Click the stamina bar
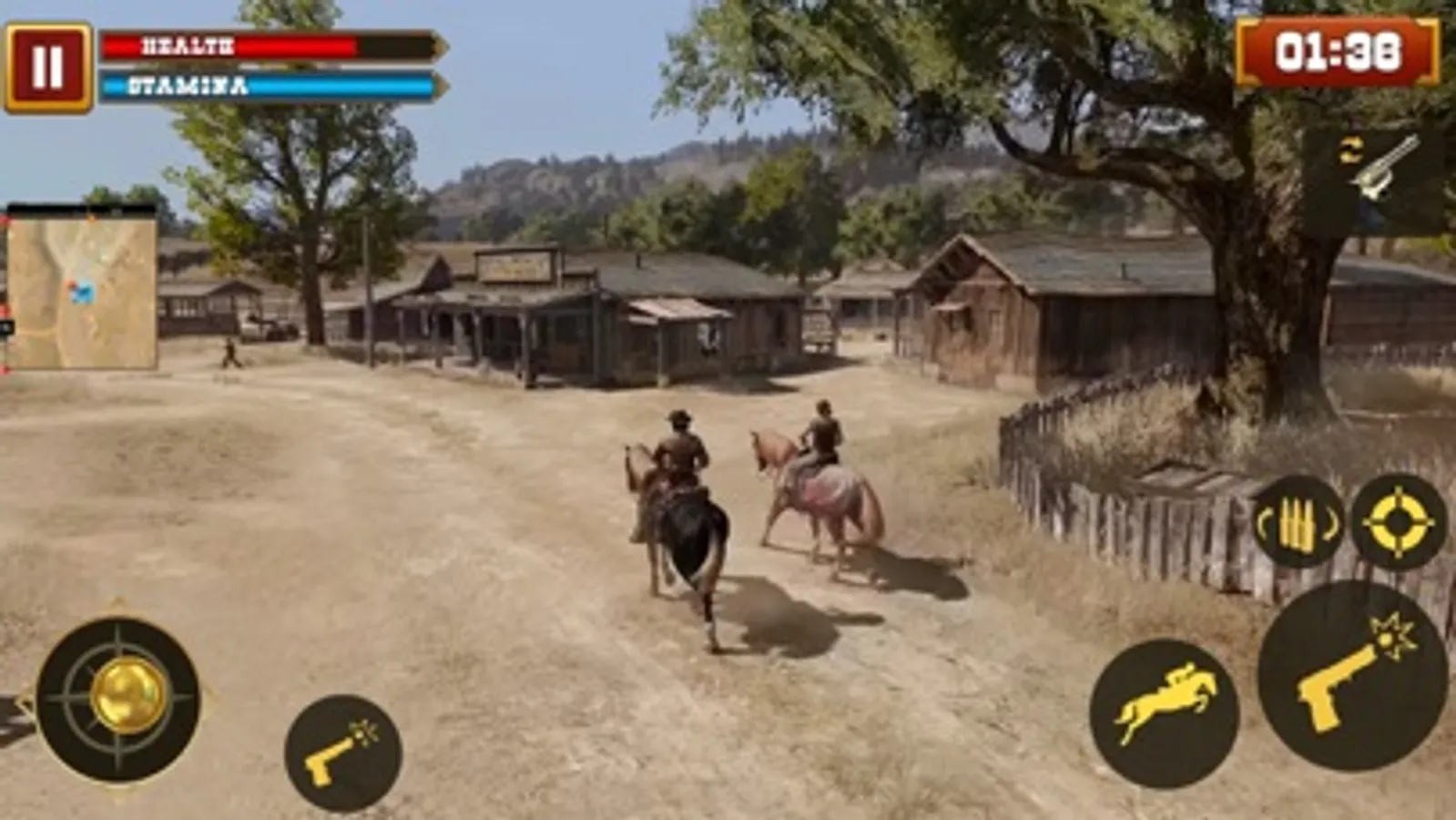The image size is (1456, 820). coord(264,87)
